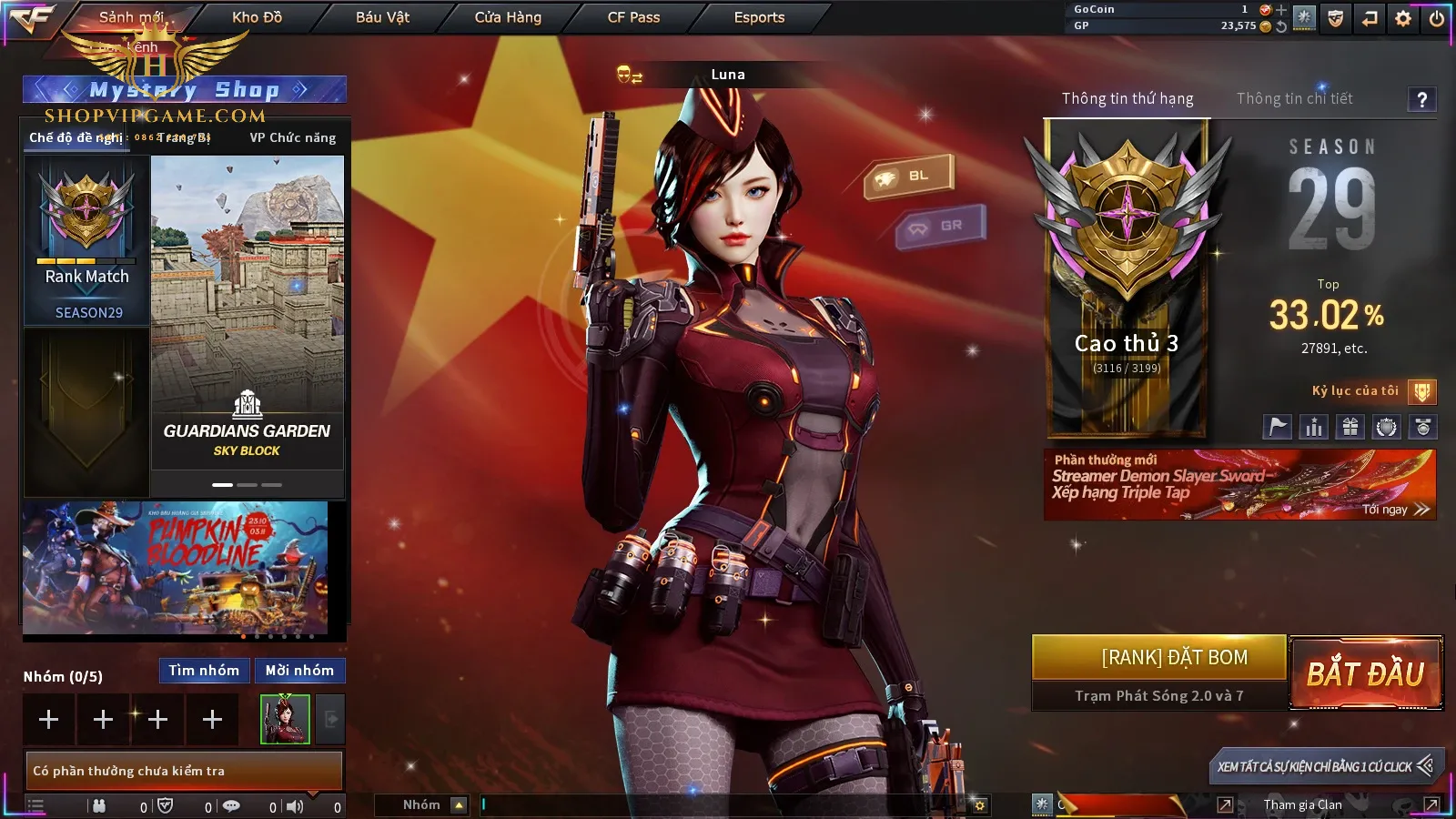This screenshot has height=819, width=1456.
Task: Select the Rank Match Season29 mode card
Action: pyautogui.click(x=87, y=241)
